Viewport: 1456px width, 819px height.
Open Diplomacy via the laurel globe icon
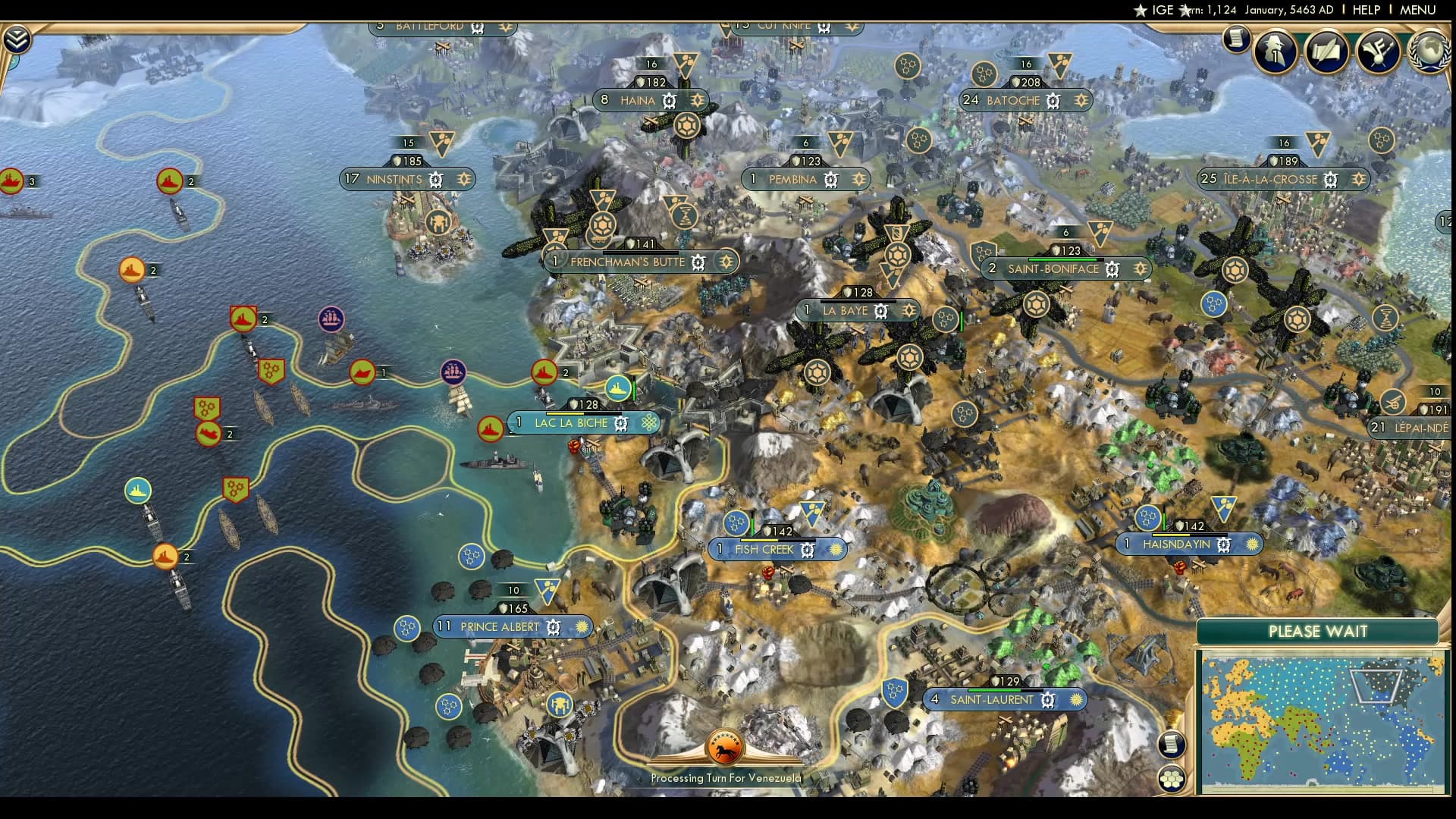click(1429, 52)
